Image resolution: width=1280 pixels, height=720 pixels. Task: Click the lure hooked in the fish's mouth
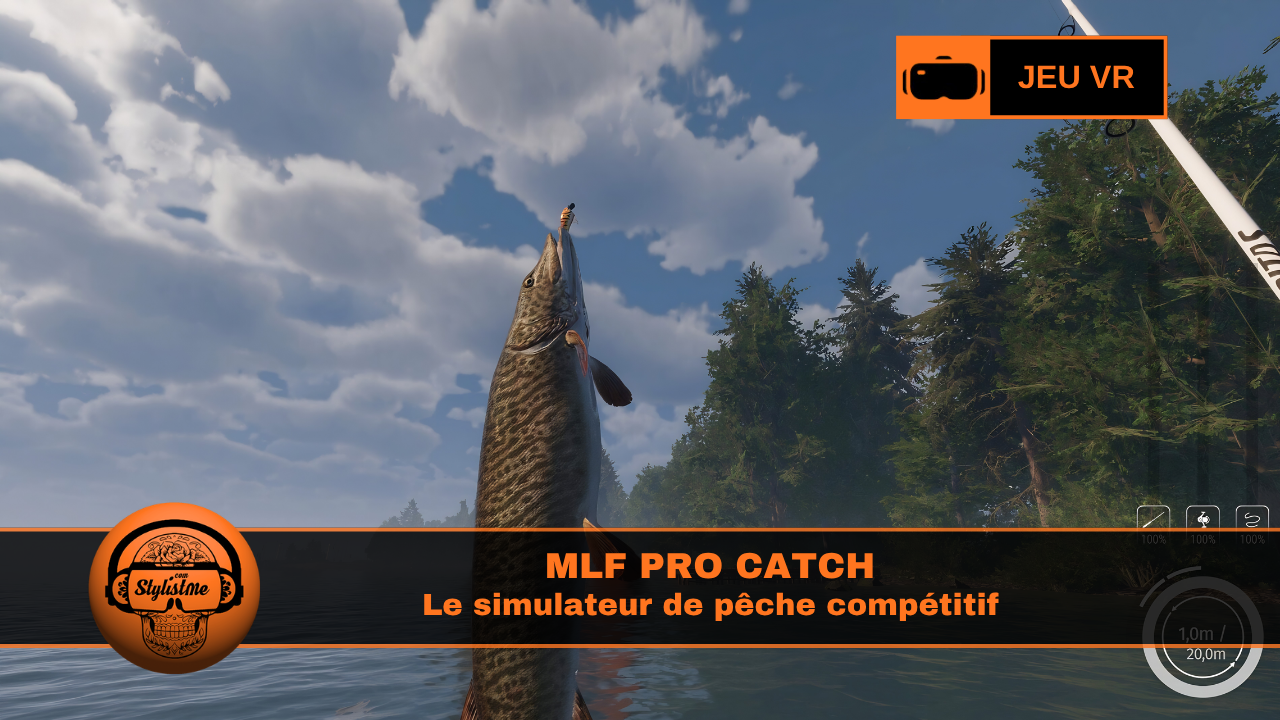(567, 218)
